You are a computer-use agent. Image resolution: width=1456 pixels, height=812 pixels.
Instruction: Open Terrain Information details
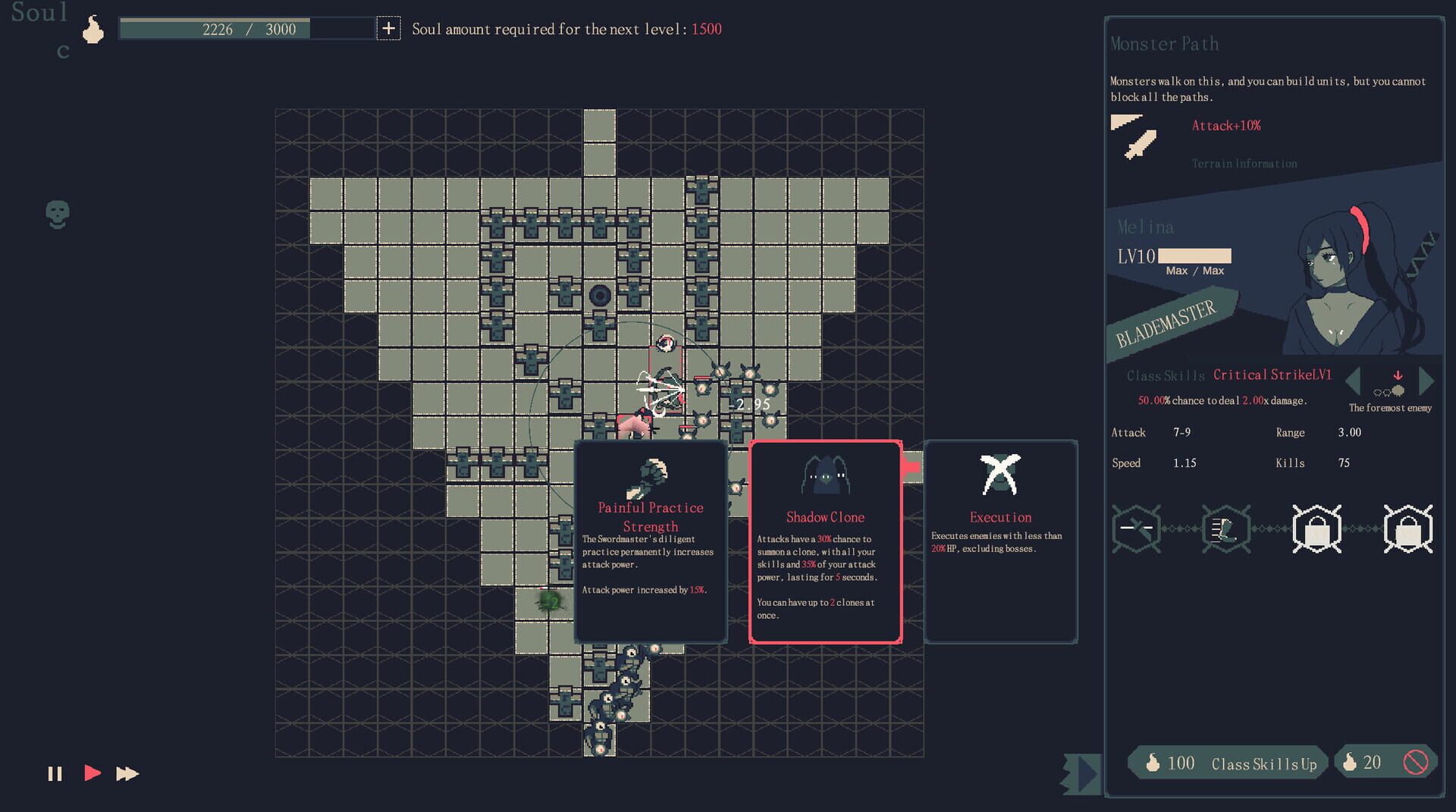click(1244, 163)
